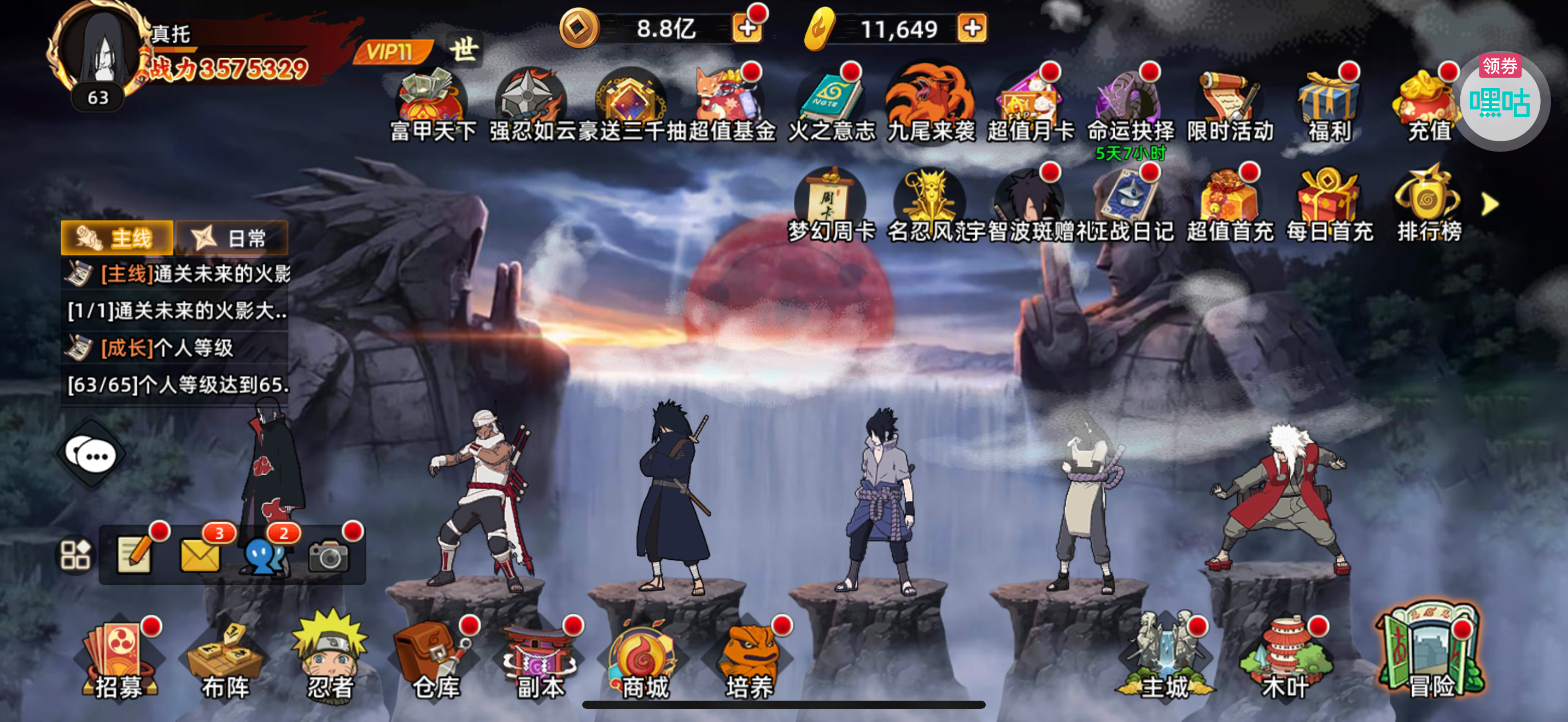Open the 招募 recruit menu
Screen dimensions: 1568x722
(x=118, y=659)
